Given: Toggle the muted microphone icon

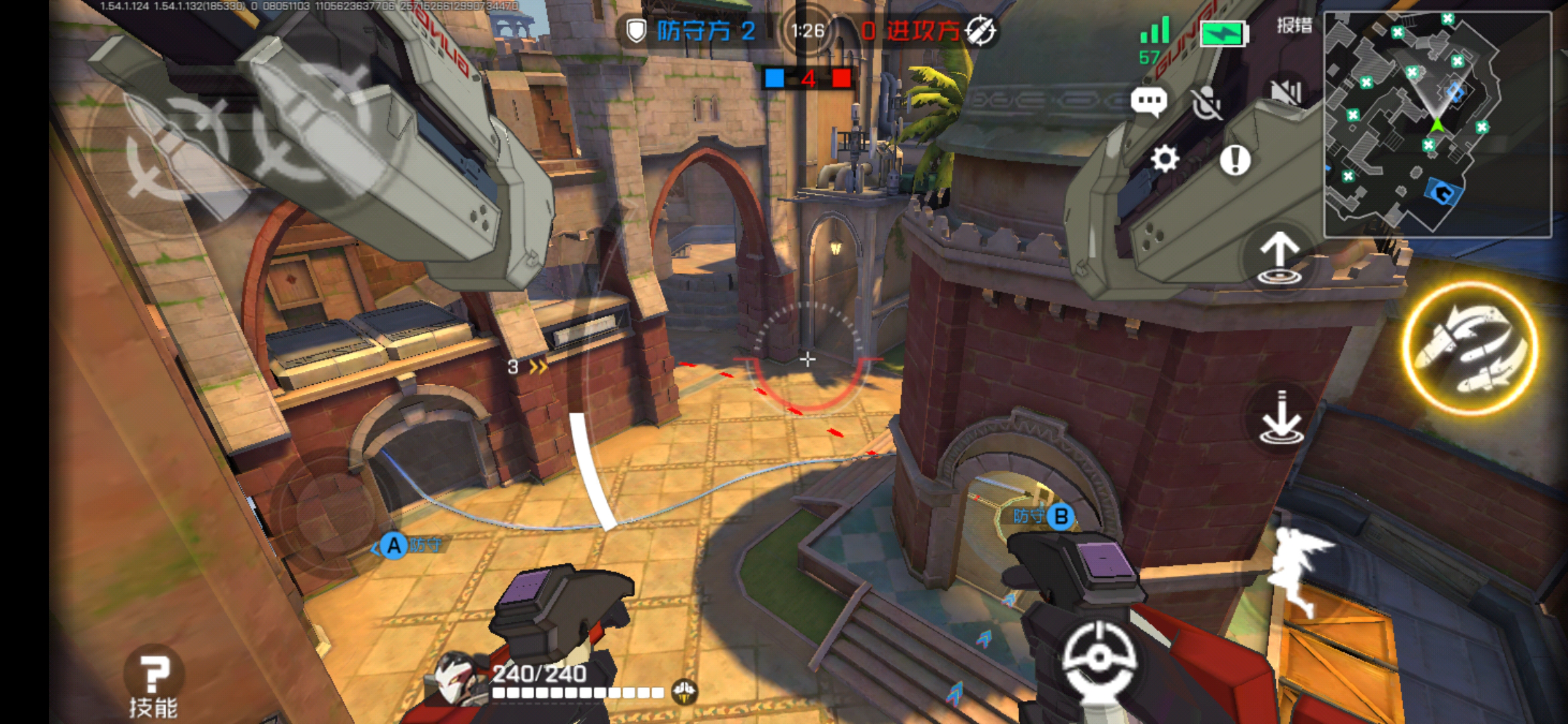Looking at the screenshot, I should coord(1207,103).
